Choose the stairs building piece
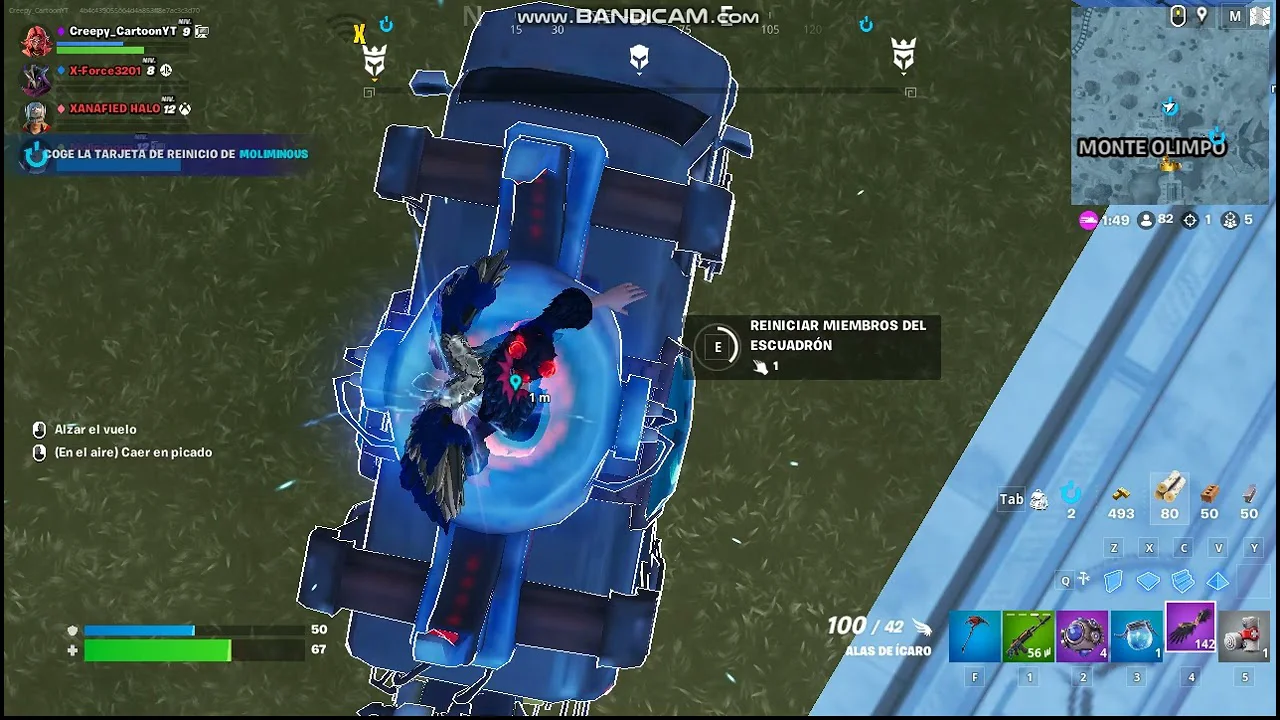This screenshot has width=1280, height=720. pos(1183,581)
